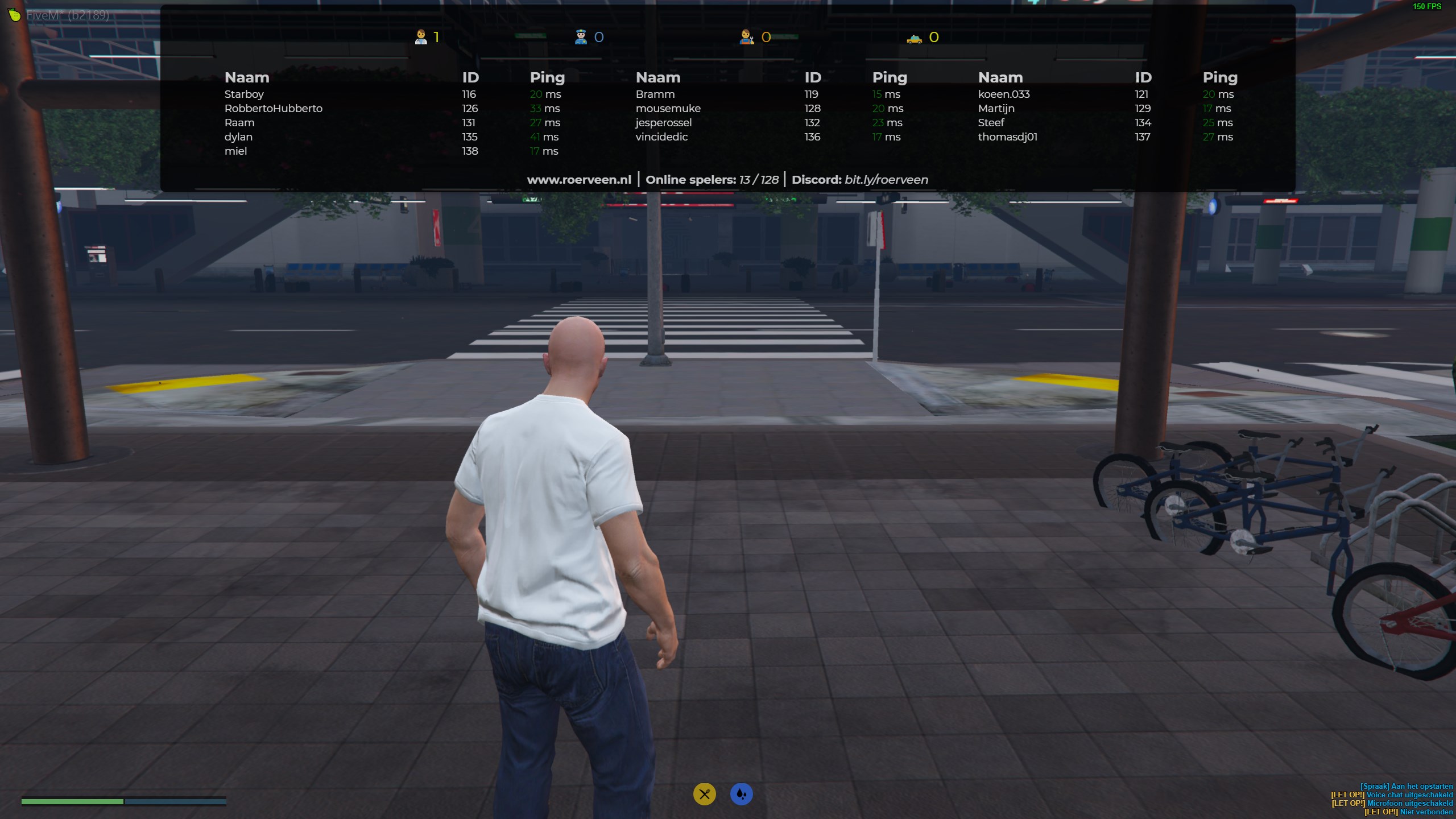Open the bit.ly/roerveen Discord link

tap(886, 180)
